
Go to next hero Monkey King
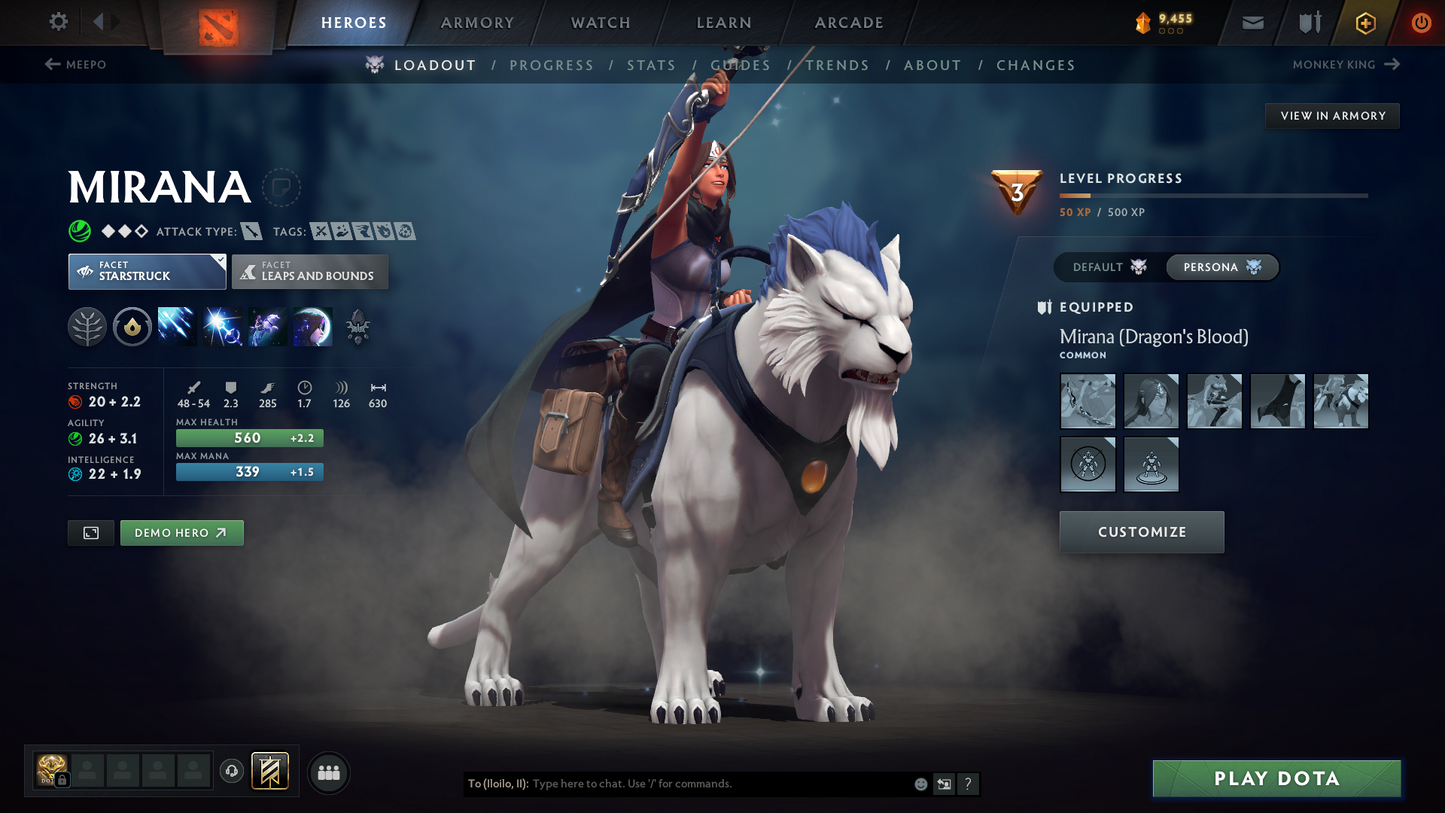(x=1345, y=65)
